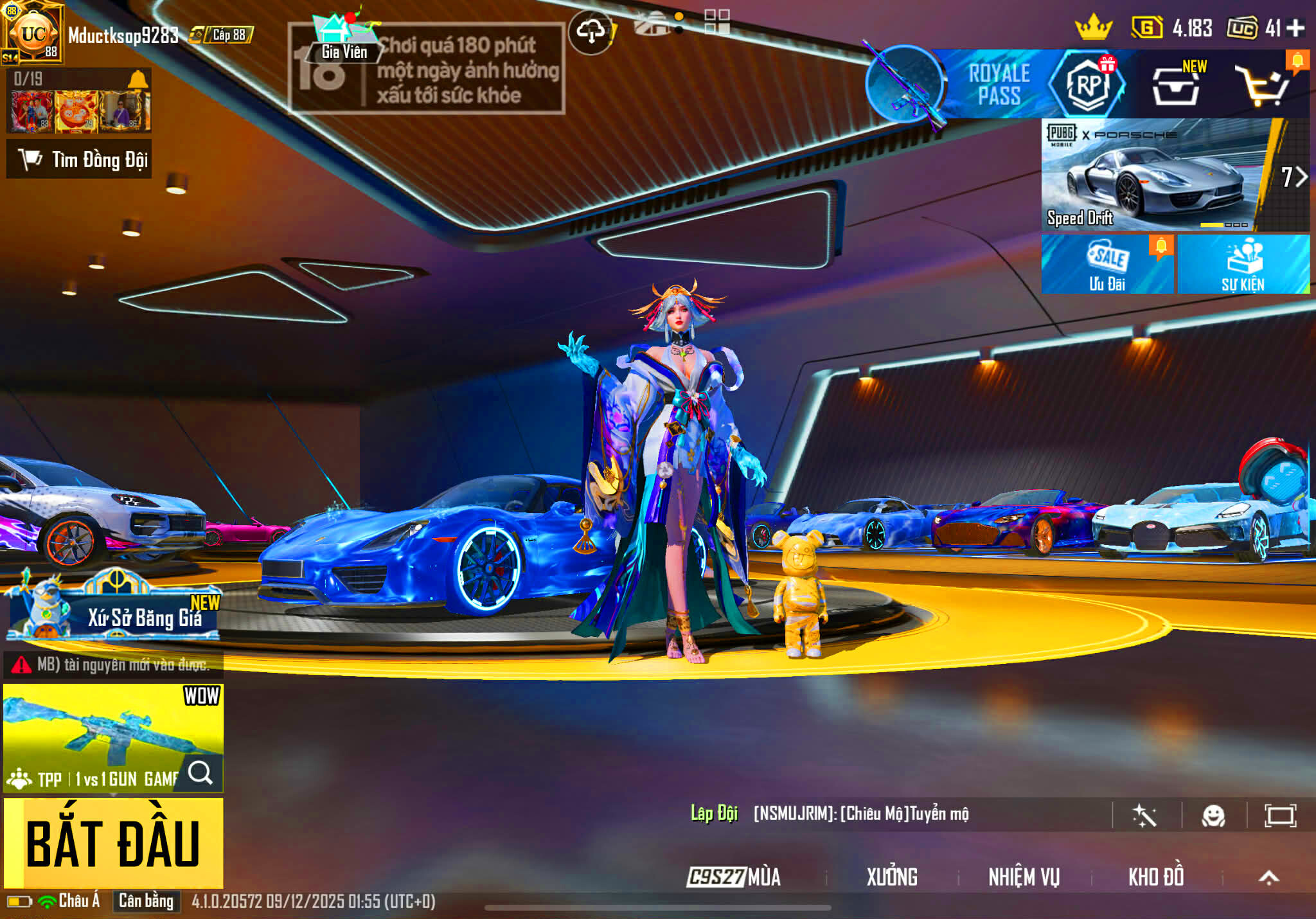Open the crown icon in the top bar
This screenshot has width=1316, height=919.
(1093, 28)
